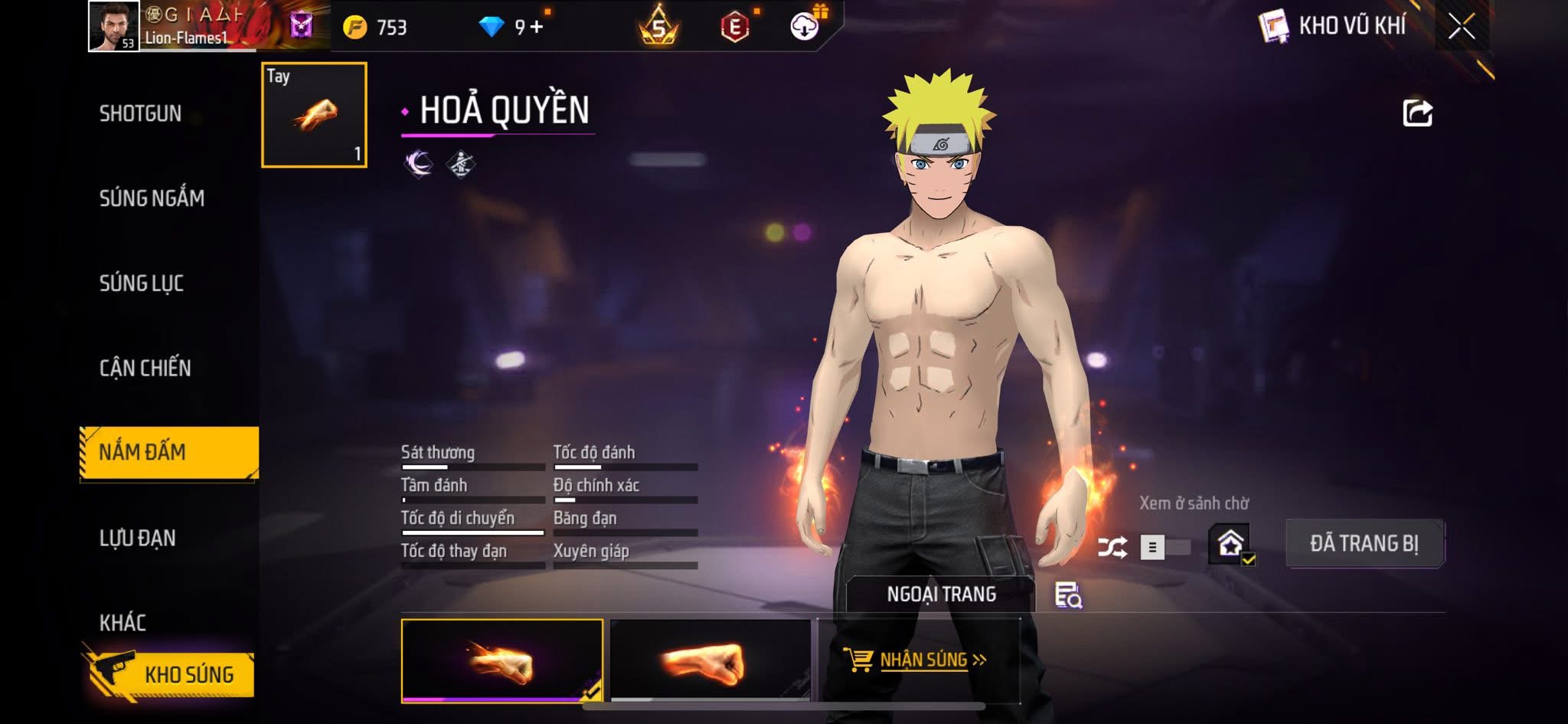Switch to LỰU ĐẠN category
The image size is (1568, 724).
(x=138, y=538)
